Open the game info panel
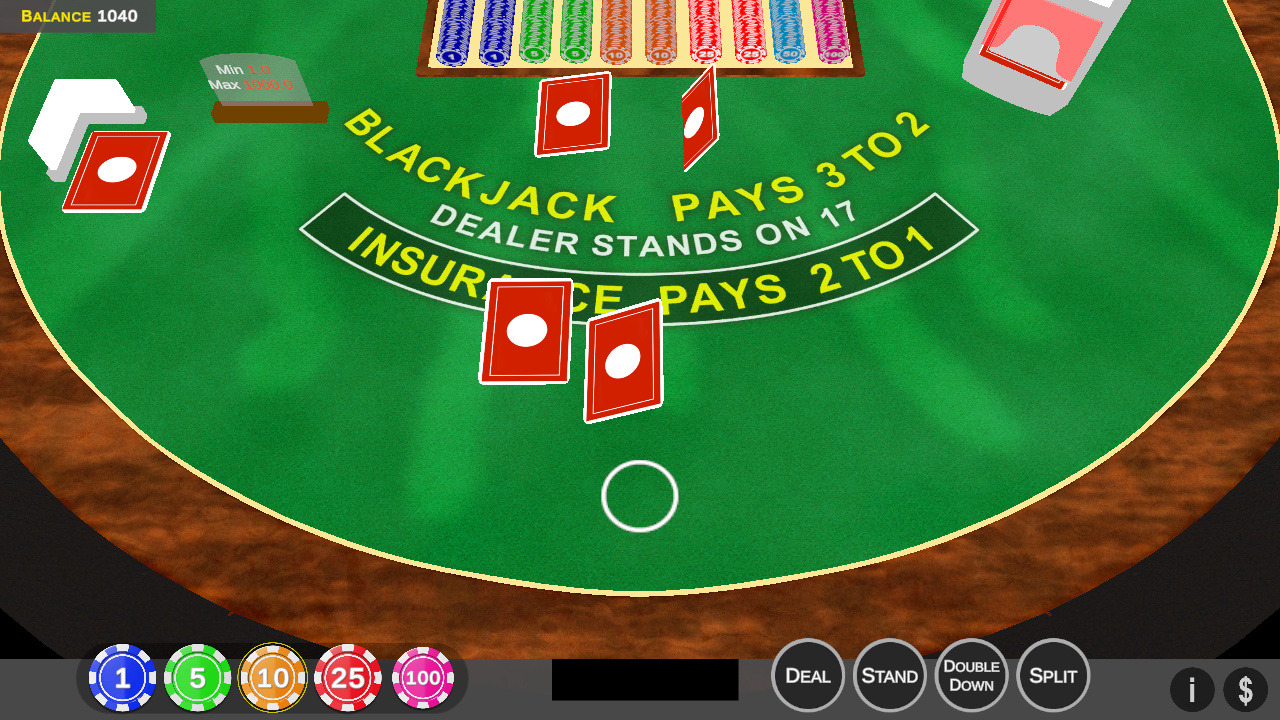 (1192, 689)
